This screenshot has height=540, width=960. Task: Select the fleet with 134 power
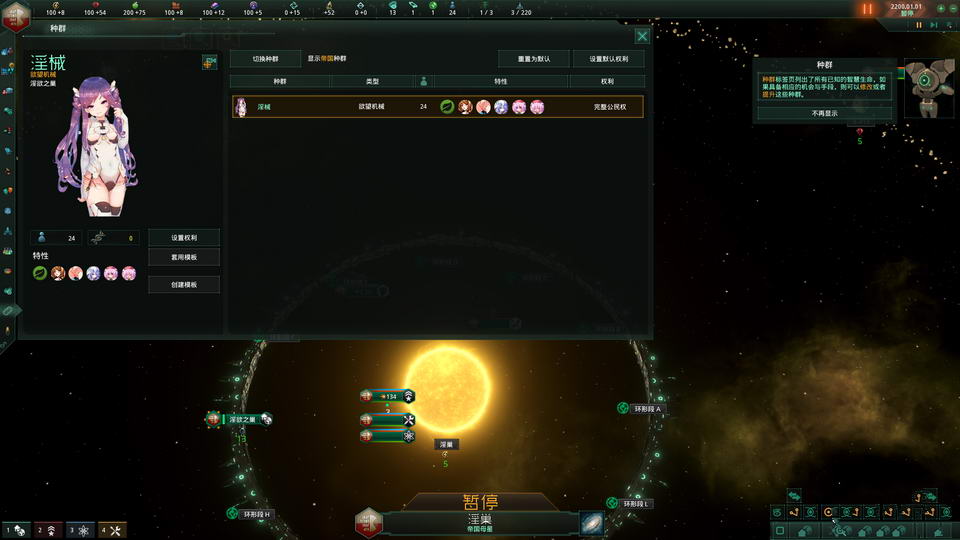(389, 396)
